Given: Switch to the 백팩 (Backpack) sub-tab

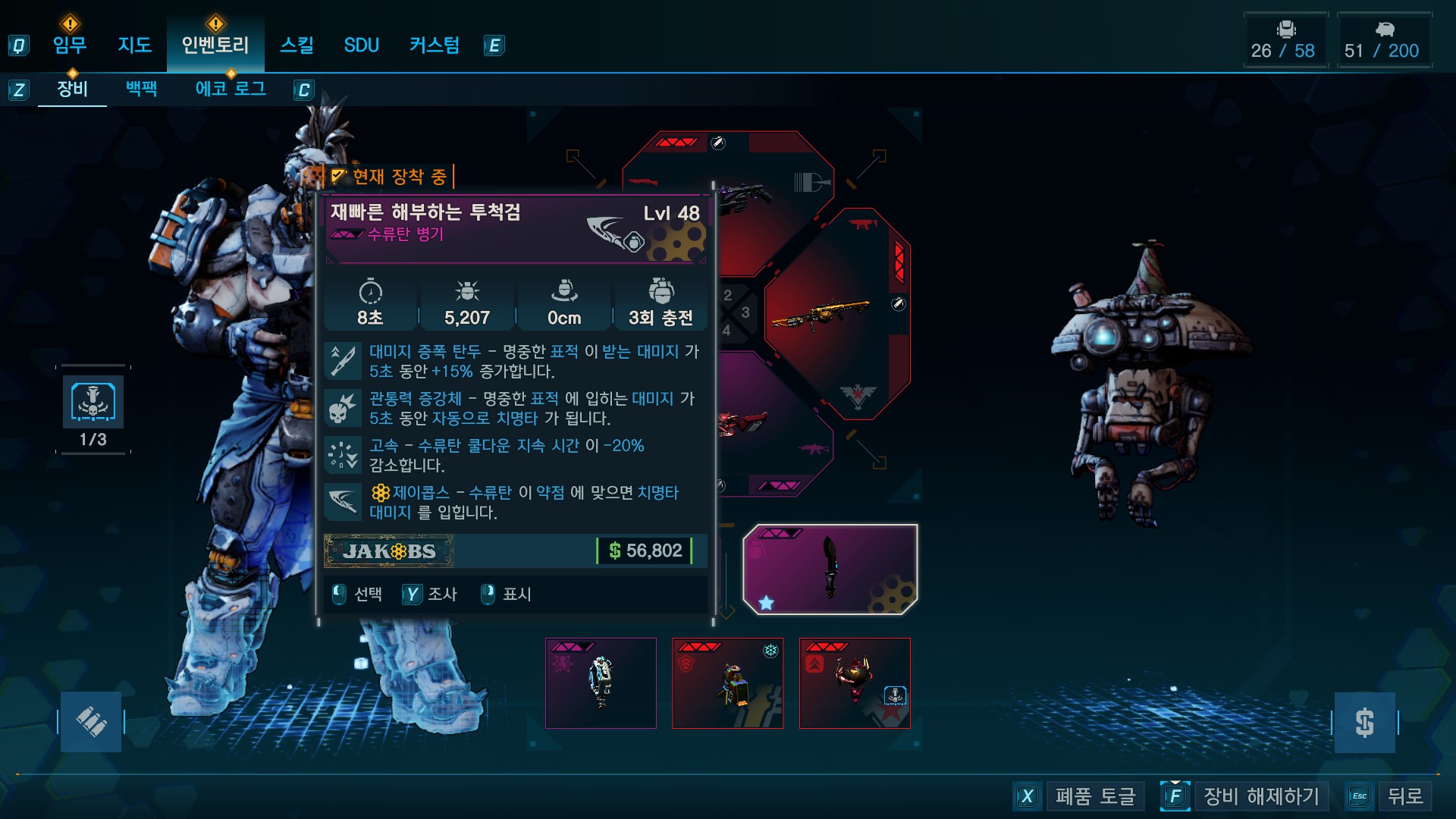Looking at the screenshot, I should pyautogui.click(x=142, y=89).
